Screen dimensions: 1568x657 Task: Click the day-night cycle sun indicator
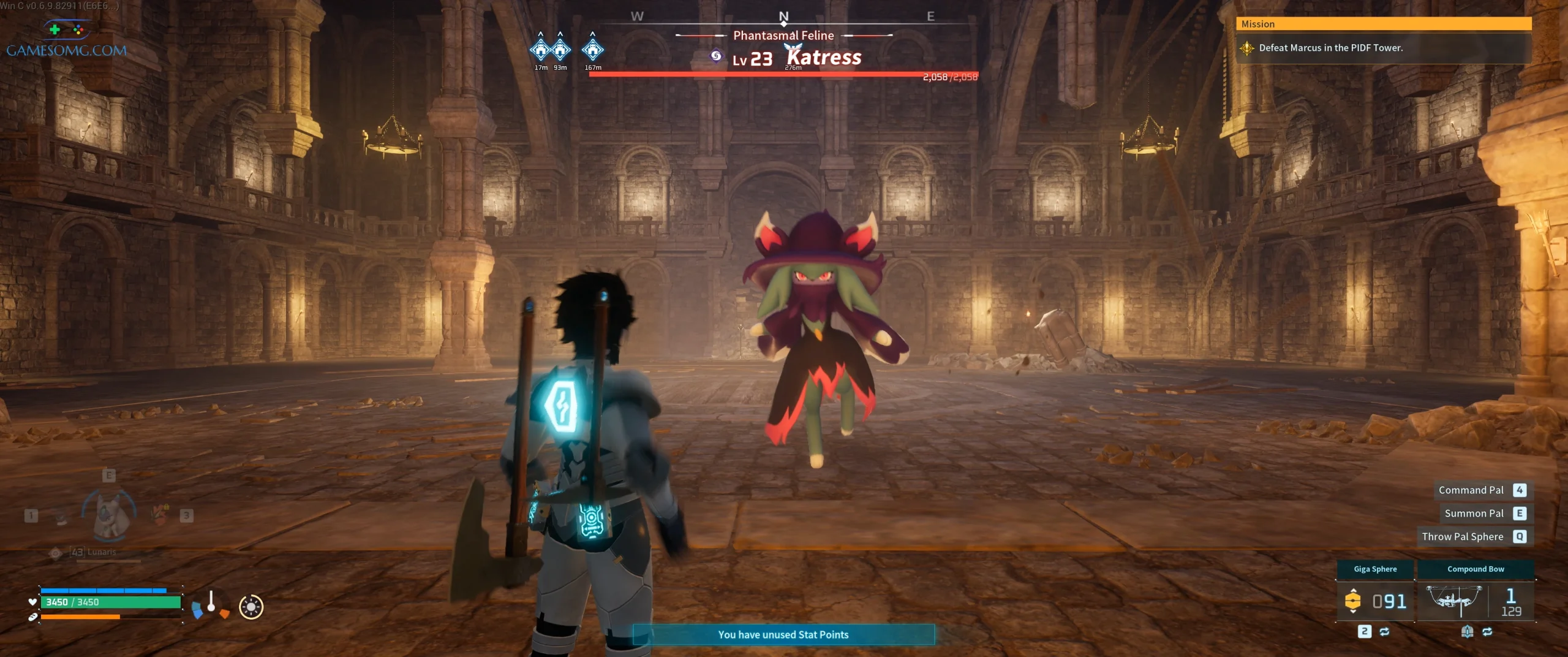pyautogui.click(x=251, y=607)
